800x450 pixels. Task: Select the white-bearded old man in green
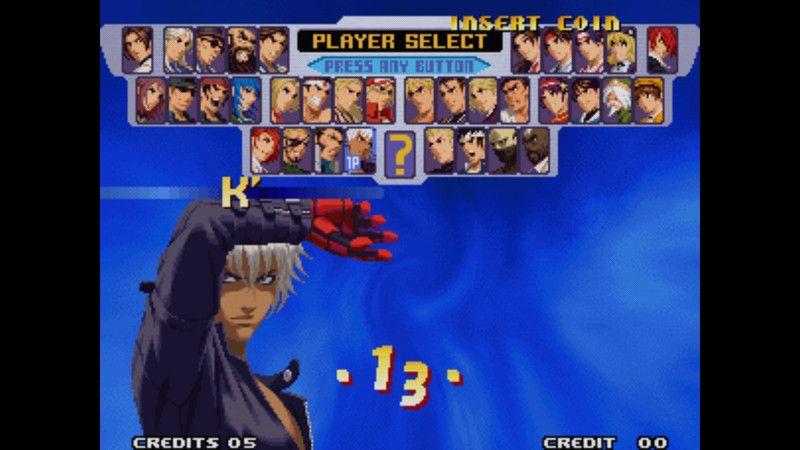click(x=619, y=99)
